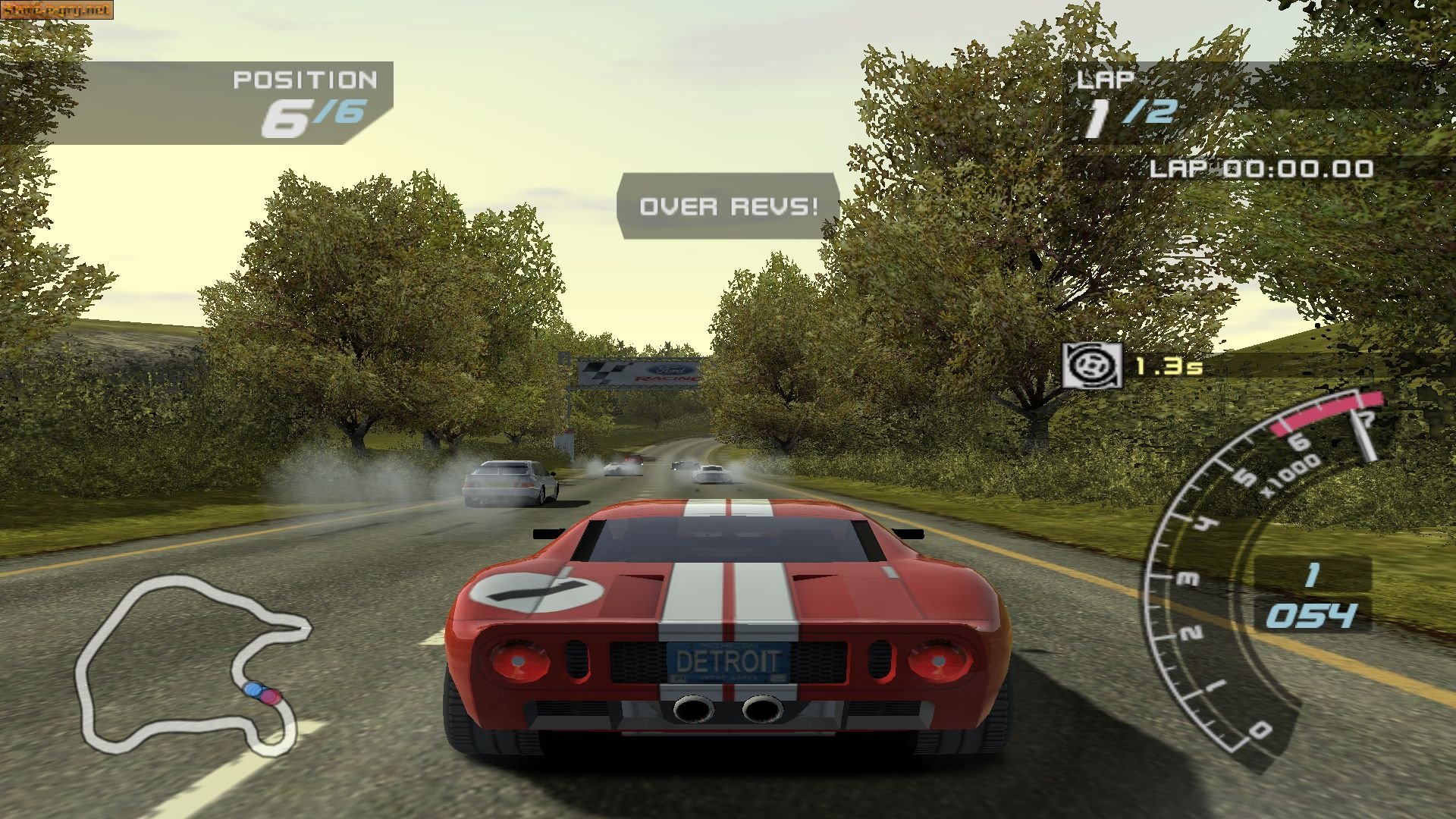Click the stare.e-gry.net watermark
This screenshot has width=1456, height=819.
pyautogui.click(x=55, y=10)
